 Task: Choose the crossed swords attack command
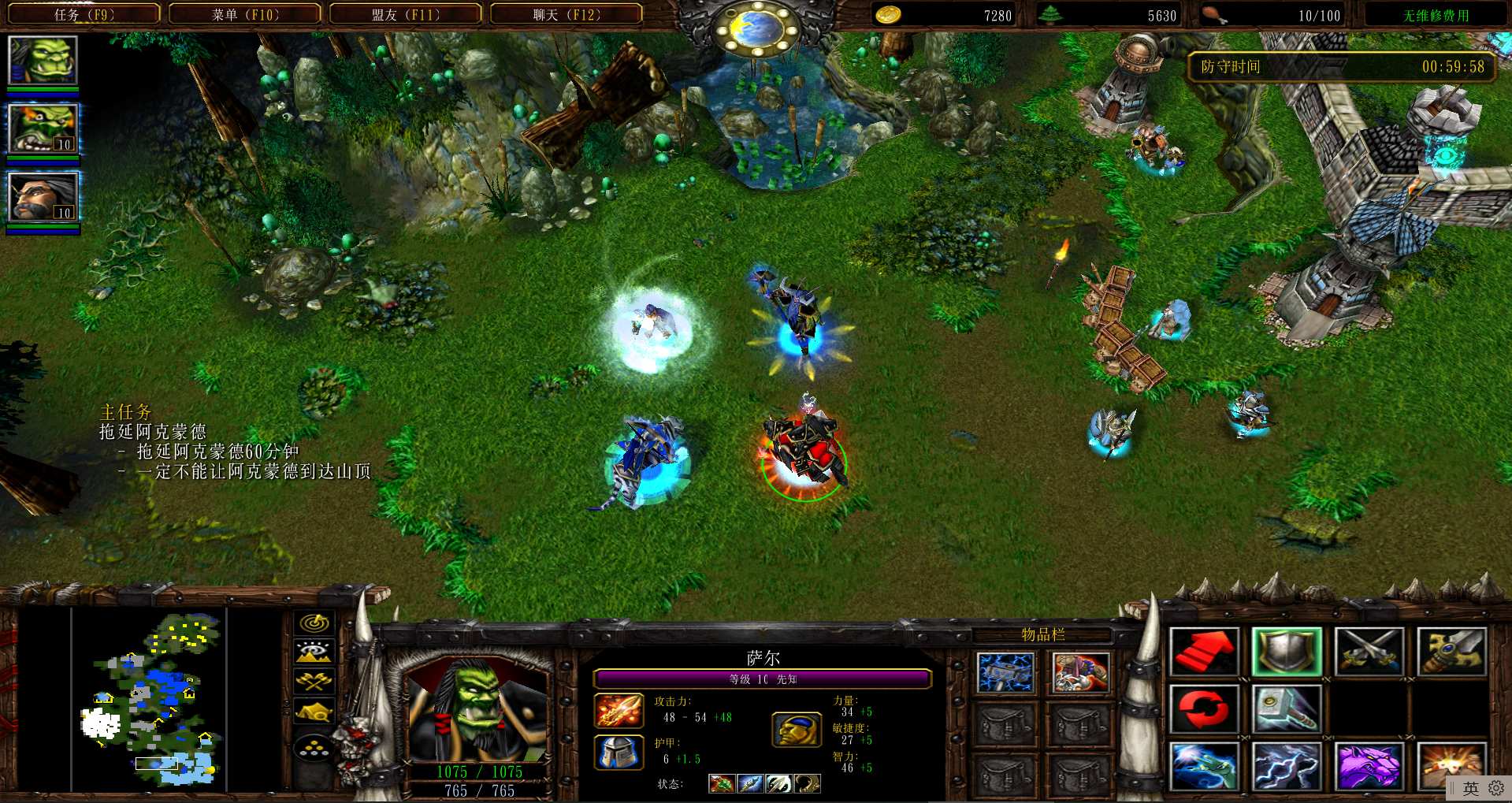1369,651
